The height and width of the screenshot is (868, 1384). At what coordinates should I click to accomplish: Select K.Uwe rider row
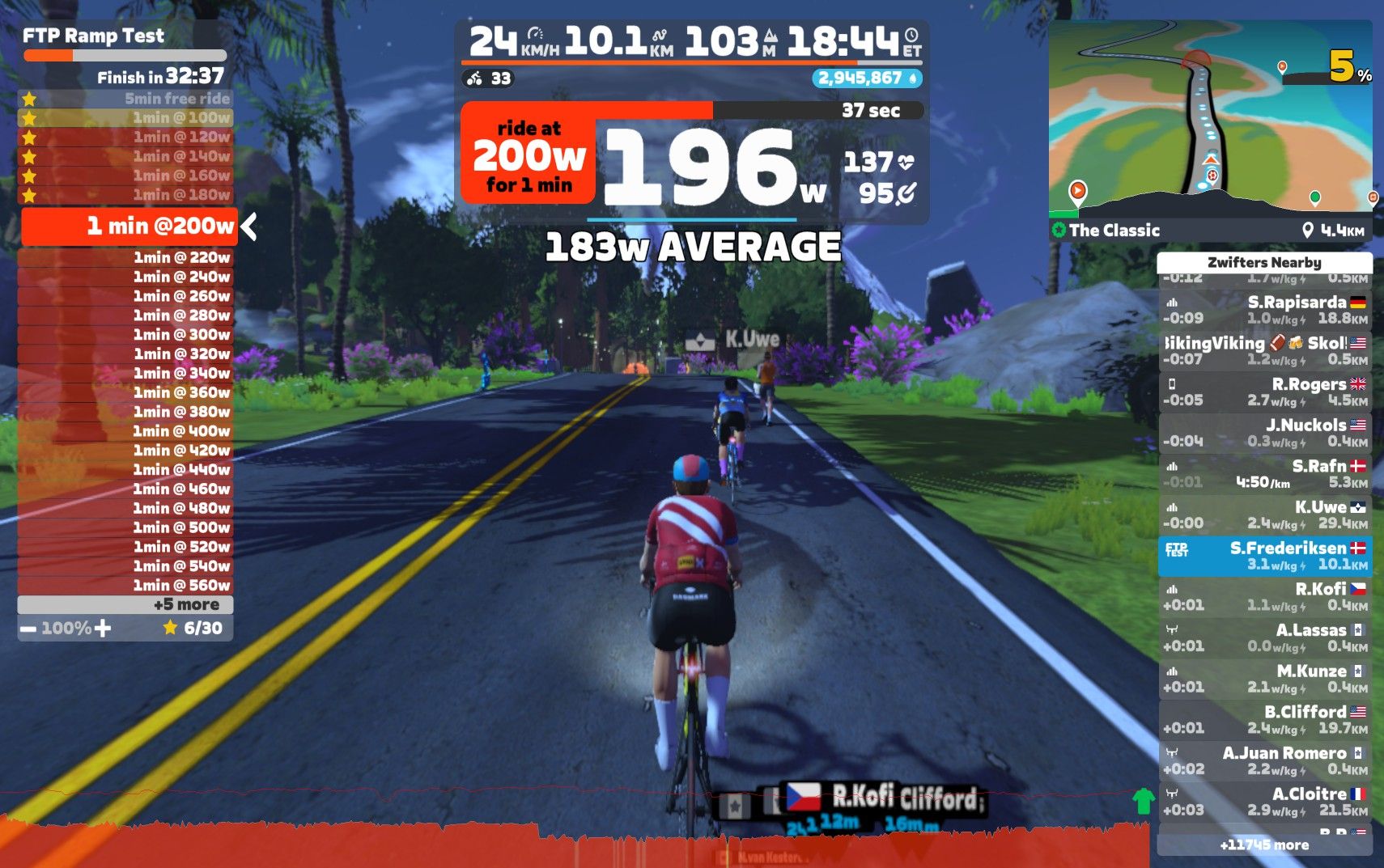point(1264,515)
